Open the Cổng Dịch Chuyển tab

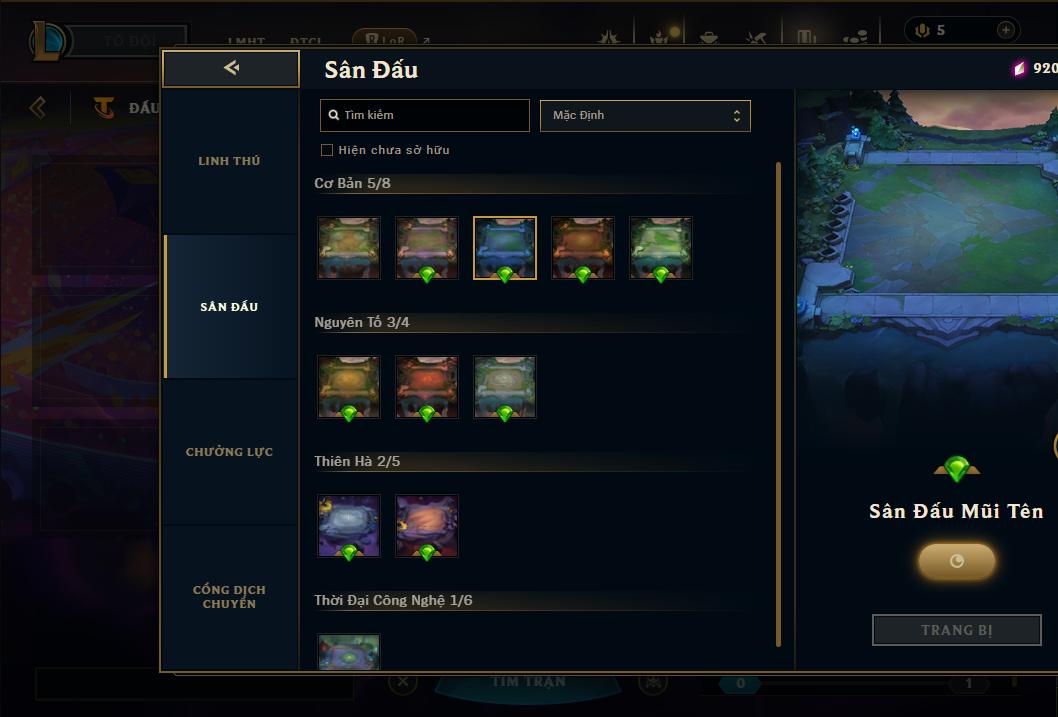229,597
